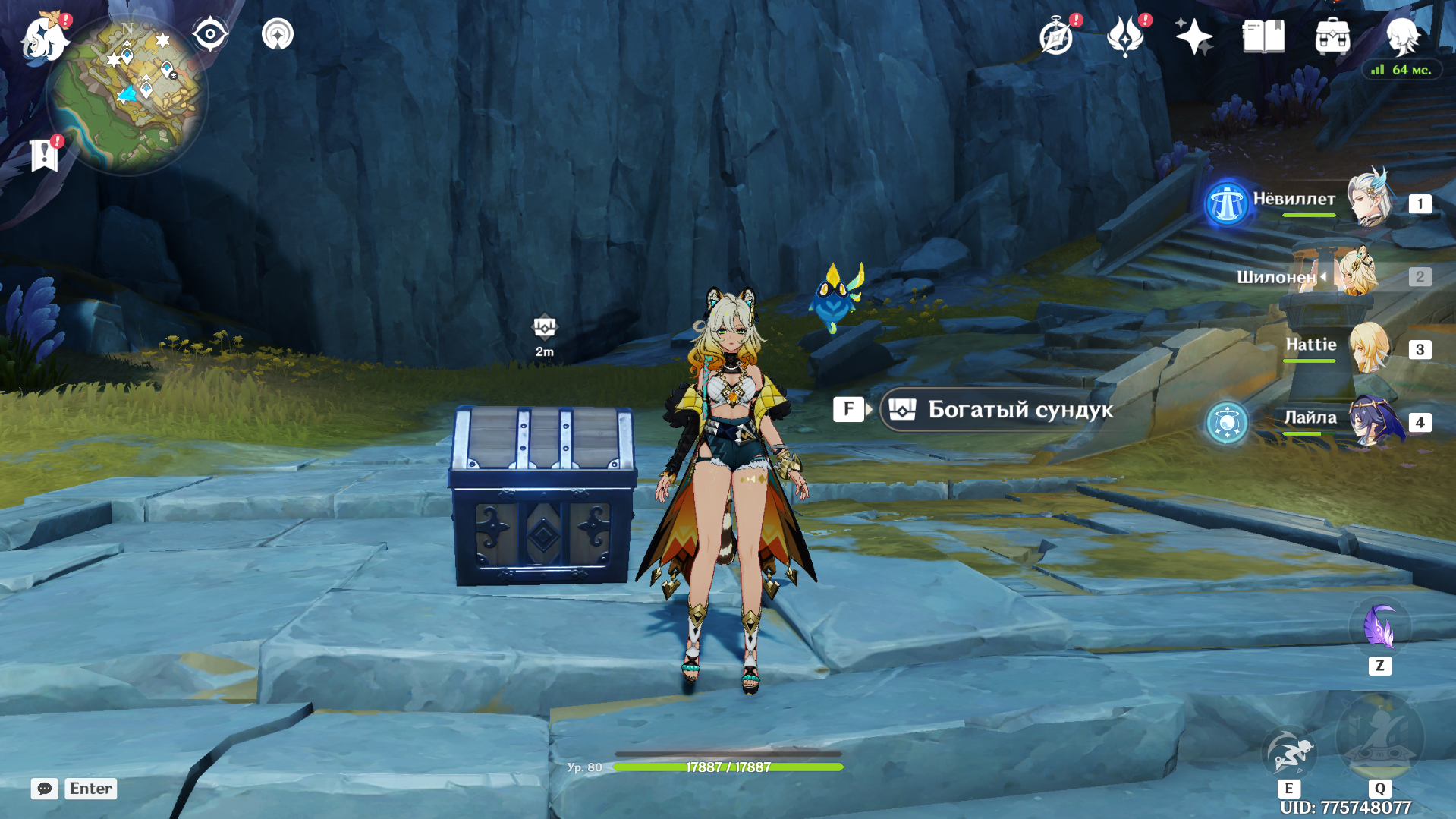Open the battle pass icon
This screenshot has height=819, width=1456.
pyautogui.click(x=1125, y=37)
